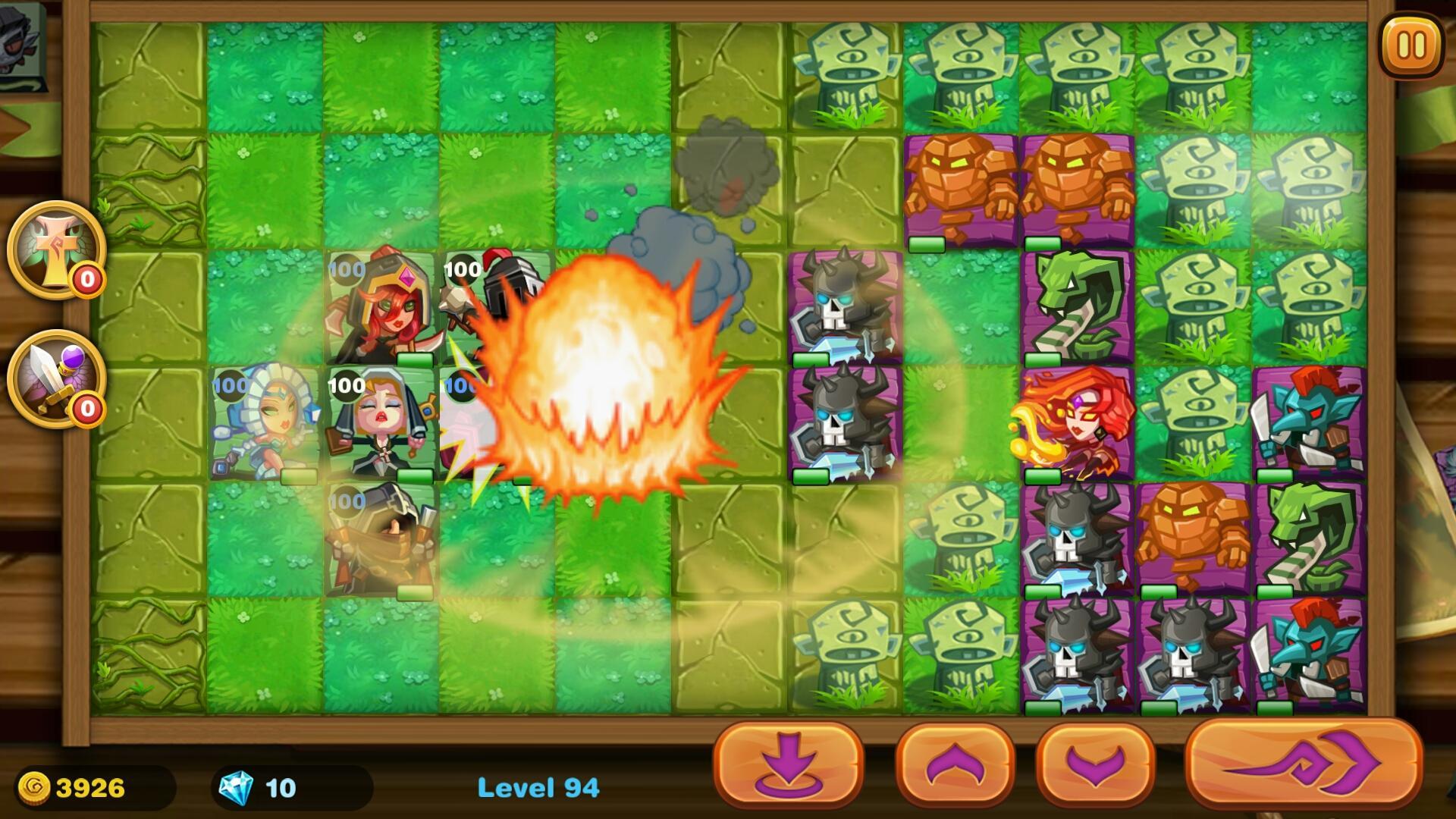Click the Level 94 label
Screen dimensions: 1456x819
tap(540, 789)
